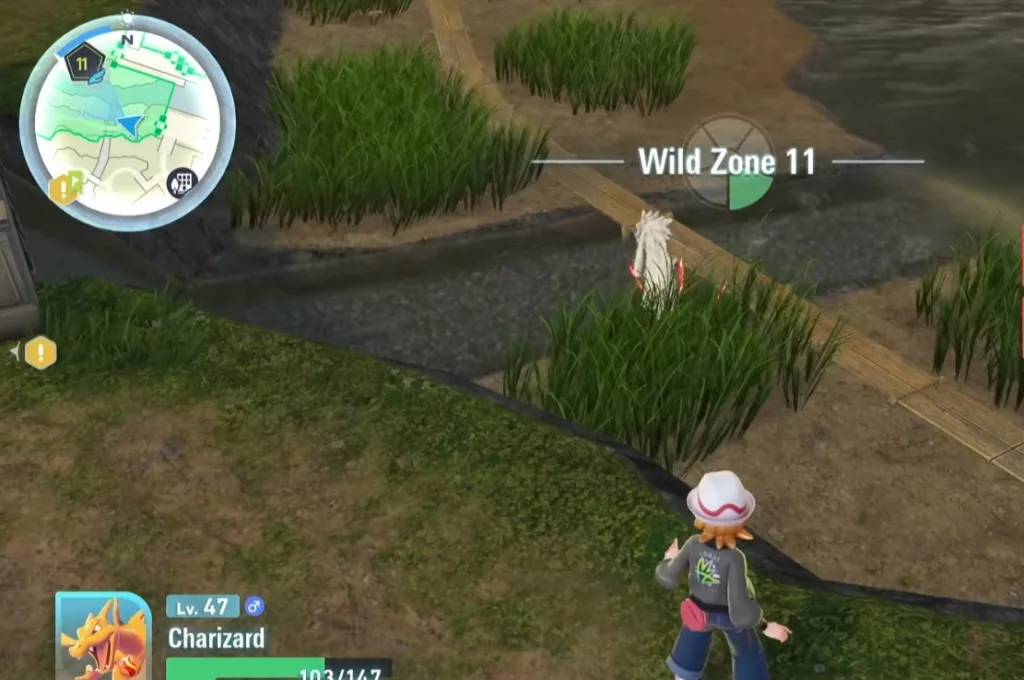This screenshot has width=1024, height=680.
Task: Select the dark building icon on the minimap
Action: (x=181, y=183)
